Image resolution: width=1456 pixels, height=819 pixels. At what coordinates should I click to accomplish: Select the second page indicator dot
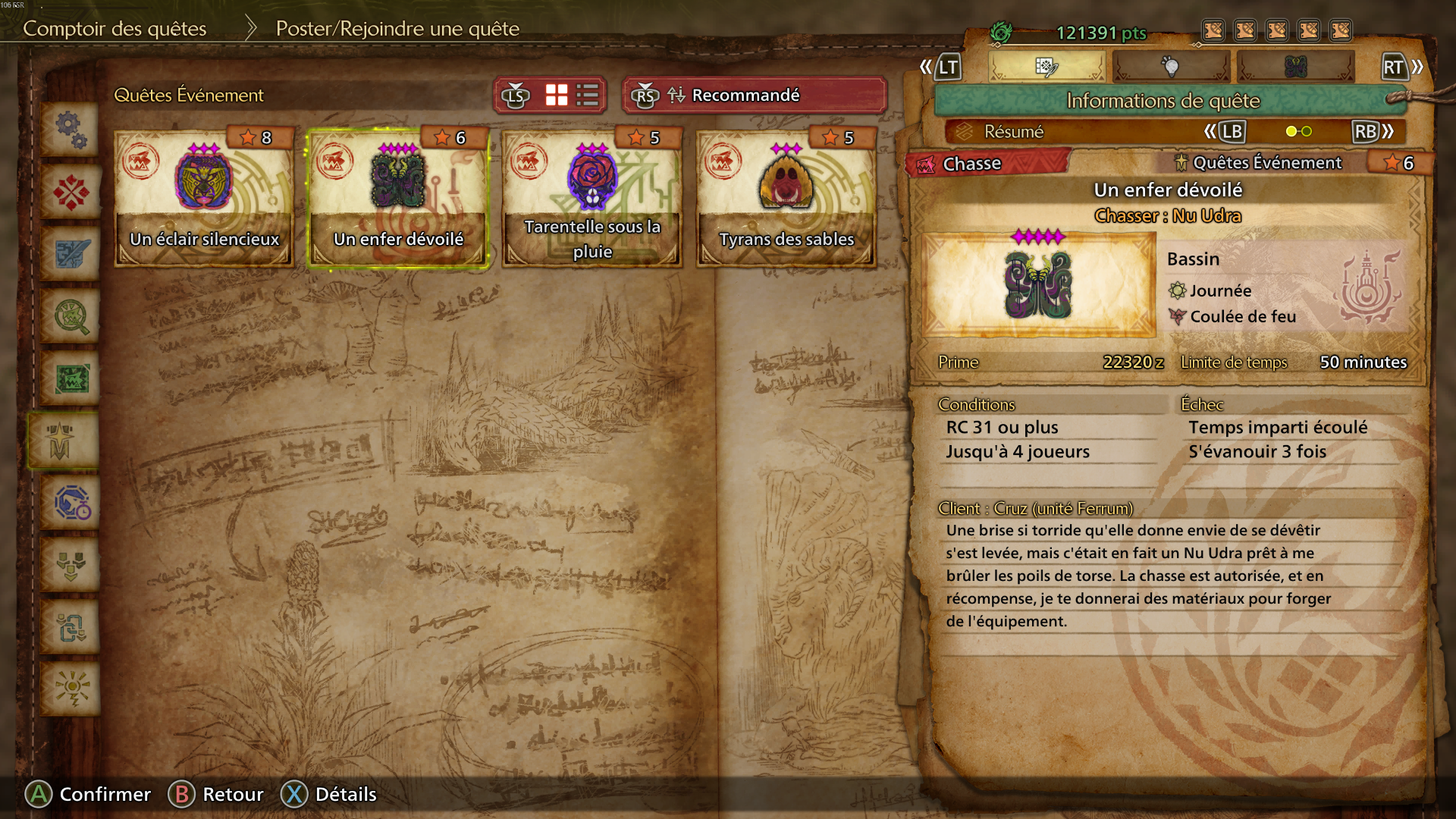1306,131
